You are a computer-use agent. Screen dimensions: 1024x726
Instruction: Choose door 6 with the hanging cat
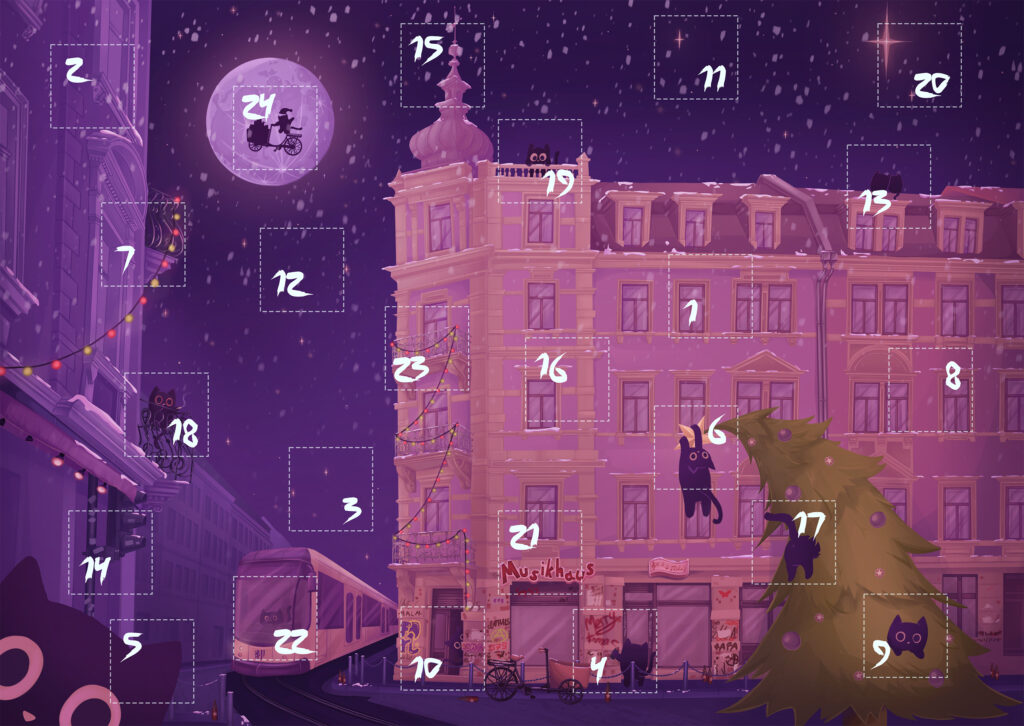point(696,447)
